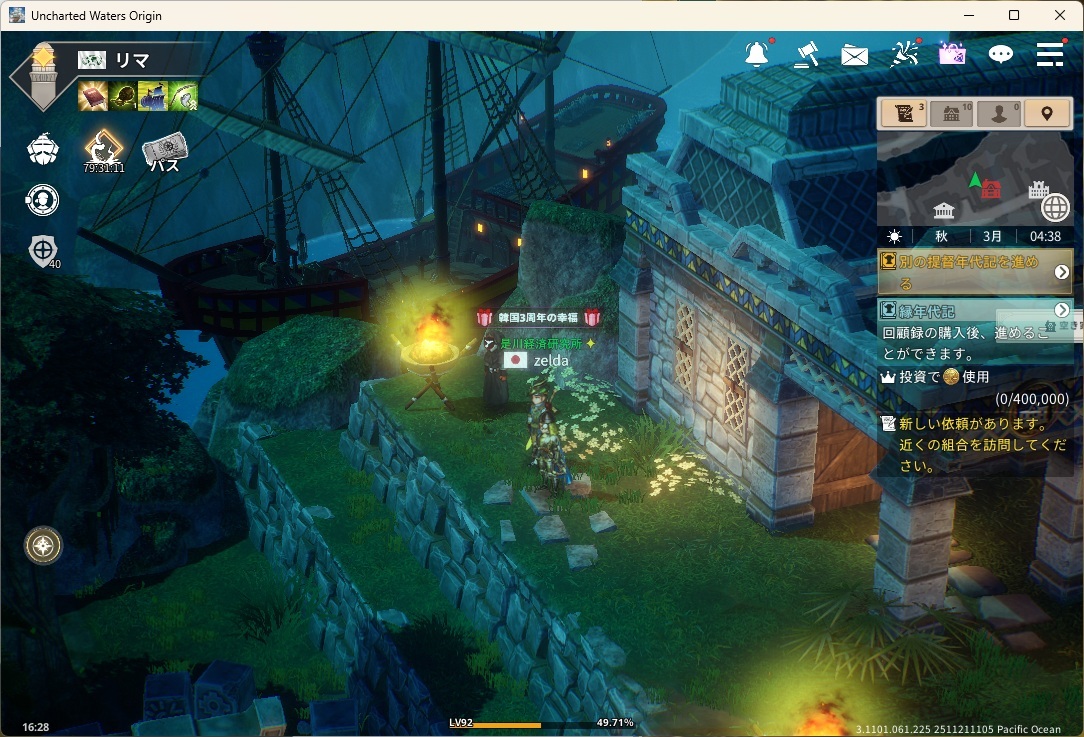This screenshot has width=1084, height=737.
Task: Click the crosshair shield icon marked 40
Action: pyautogui.click(x=43, y=250)
